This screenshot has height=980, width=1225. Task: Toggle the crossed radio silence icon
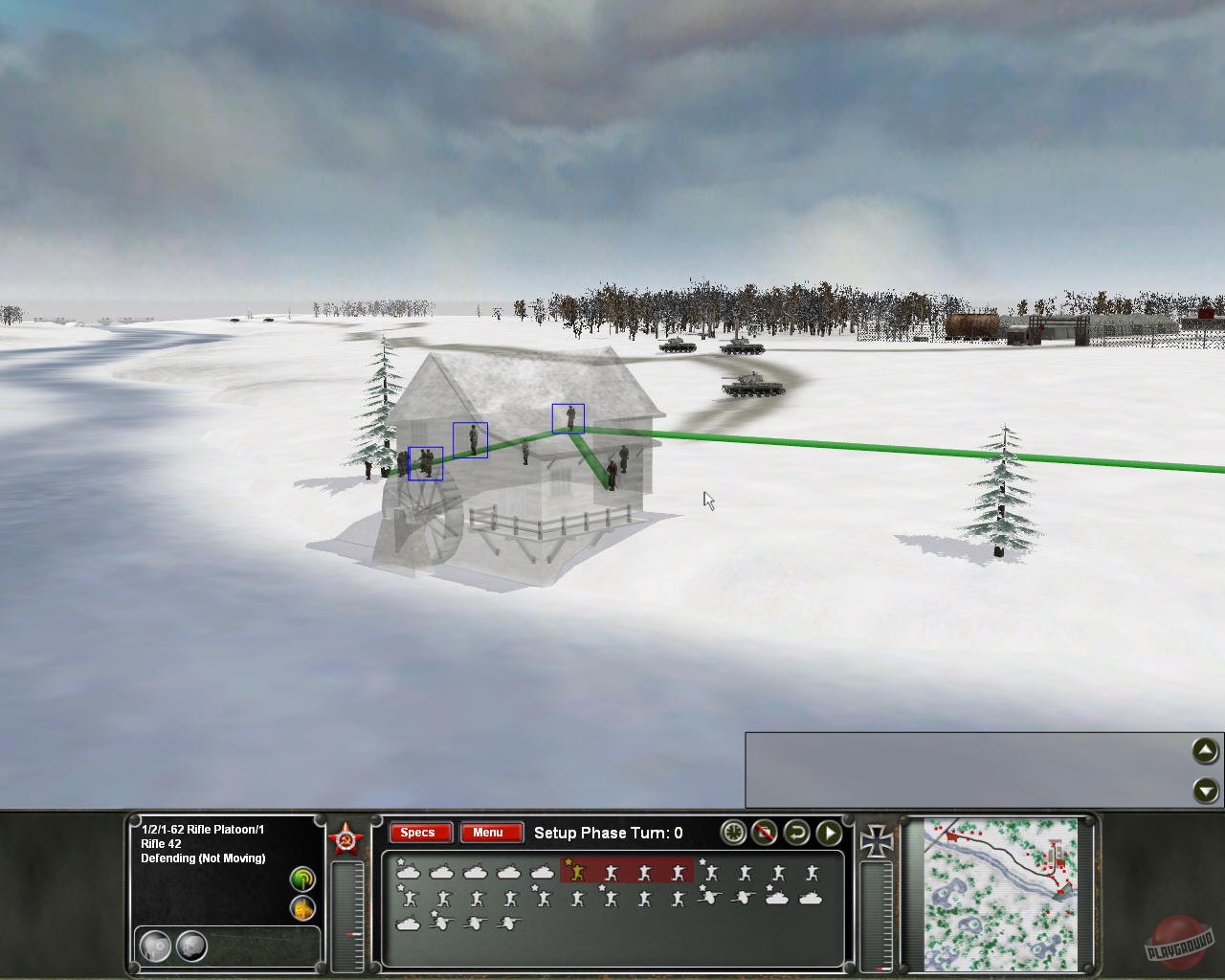click(765, 833)
